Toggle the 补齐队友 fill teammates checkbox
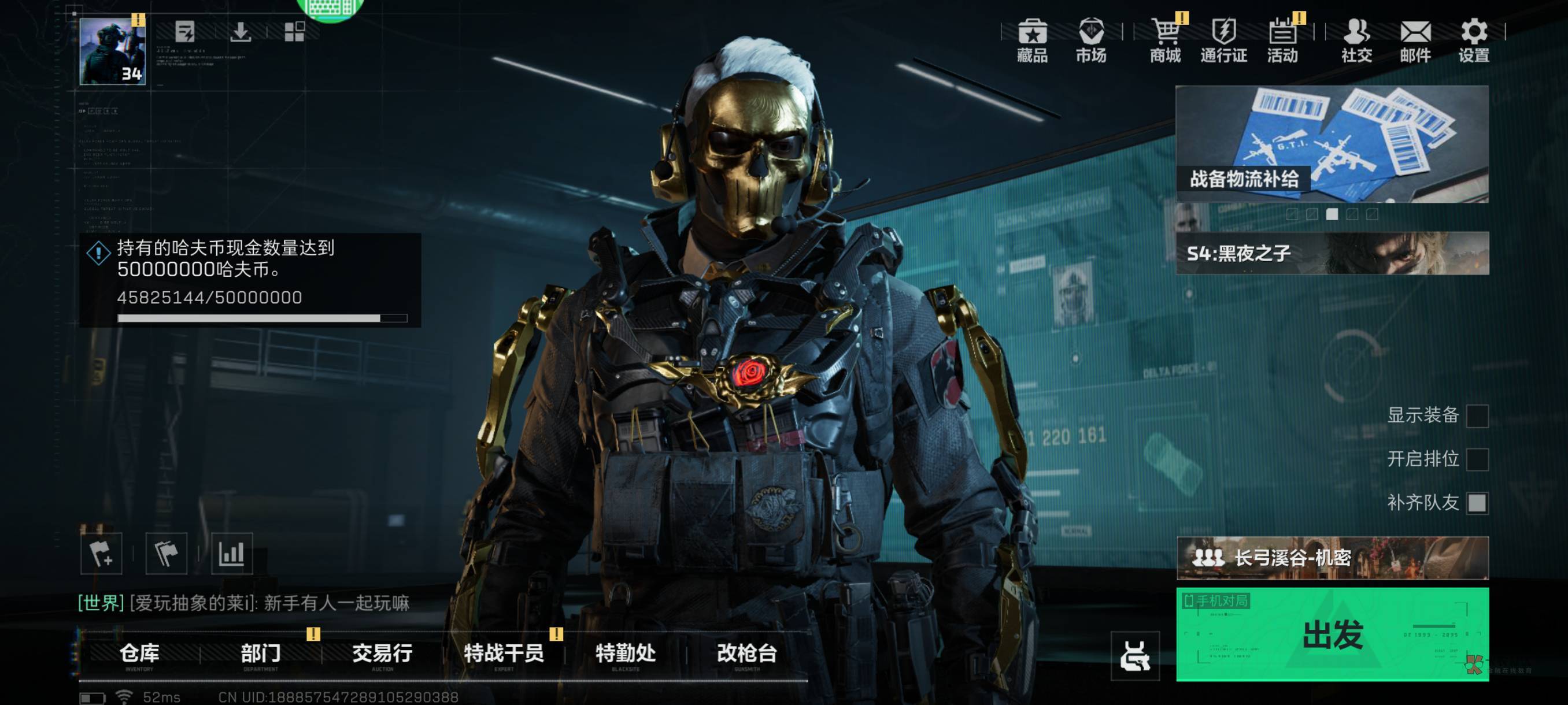1568x705 pixels. tap(1477, 503)
